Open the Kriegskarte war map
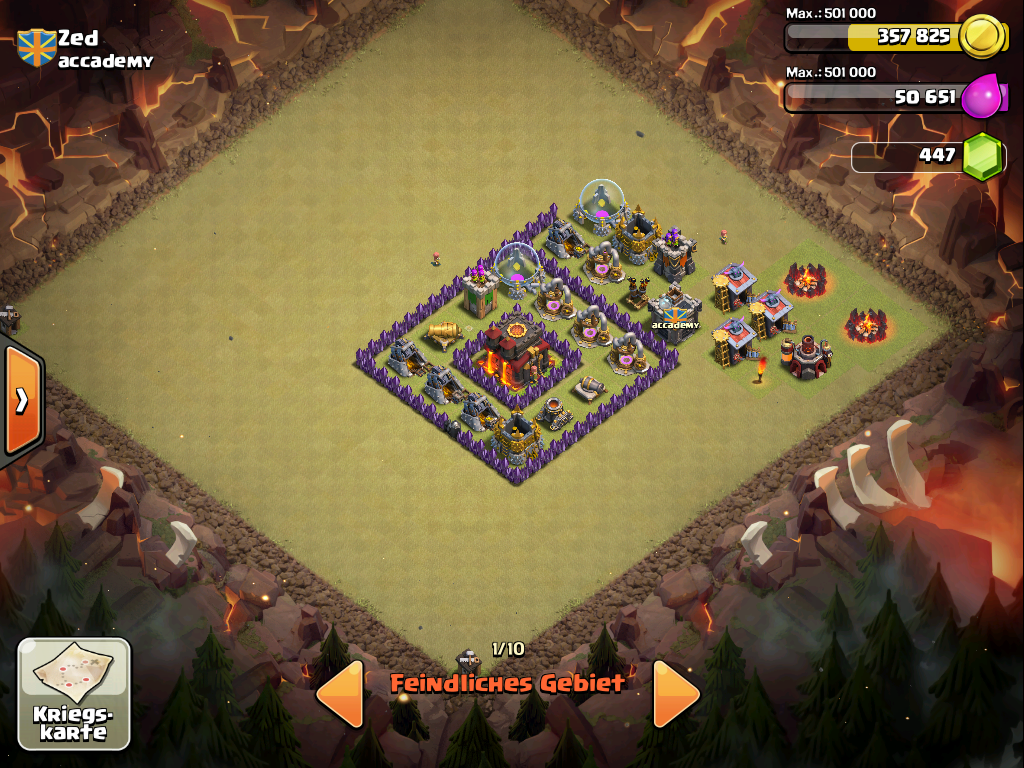 click(x=74, y=693)
